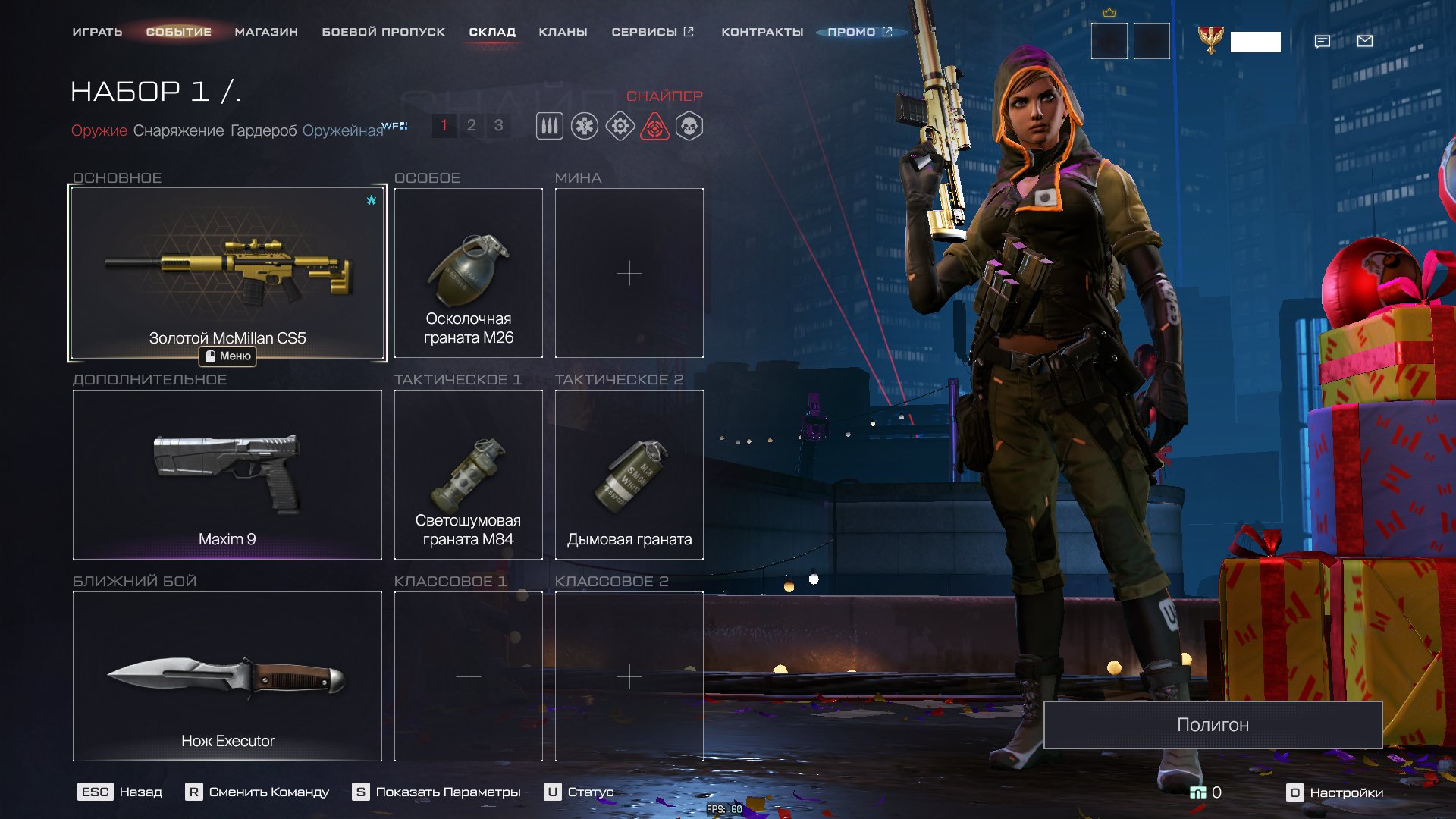
Task: Switch to the Снаряжение tab
Action: tap(178, 130)
